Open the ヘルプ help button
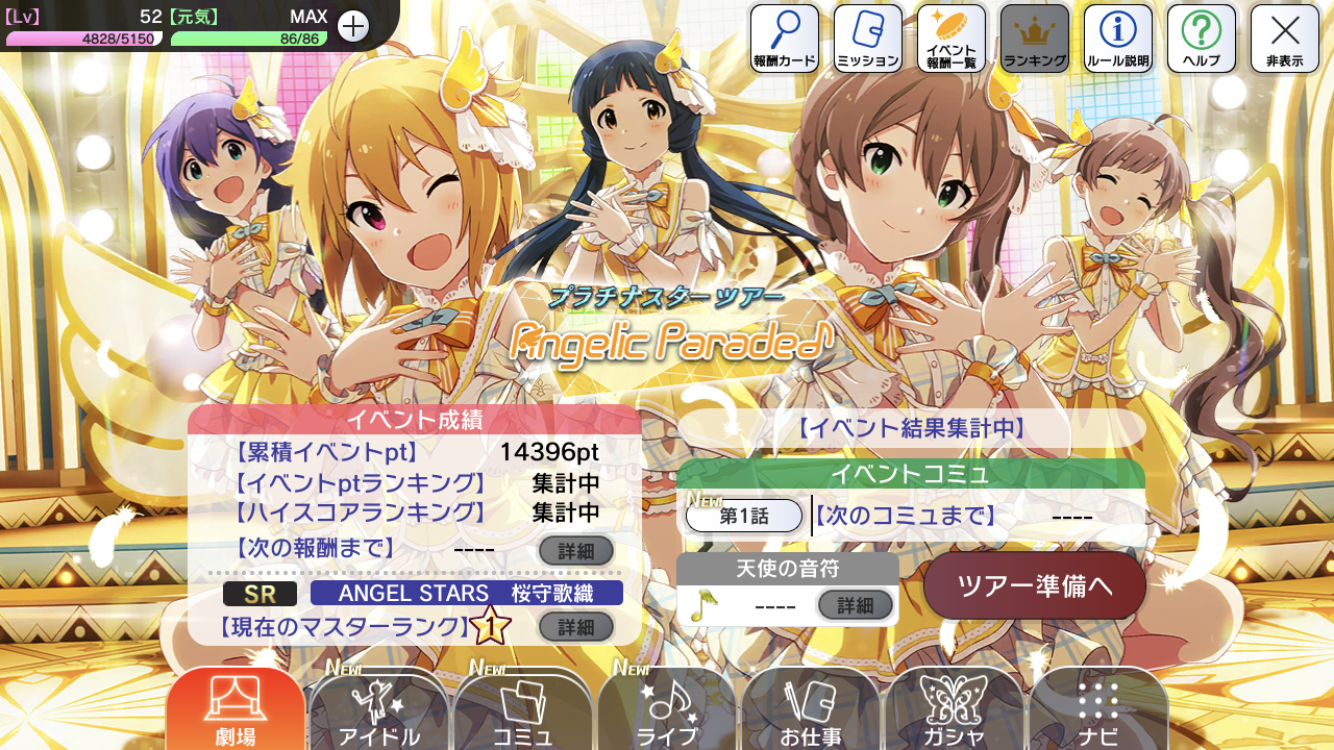The width and height of the screenshot is (1334, 750). pyautogui.click(x=1201, y=38)
